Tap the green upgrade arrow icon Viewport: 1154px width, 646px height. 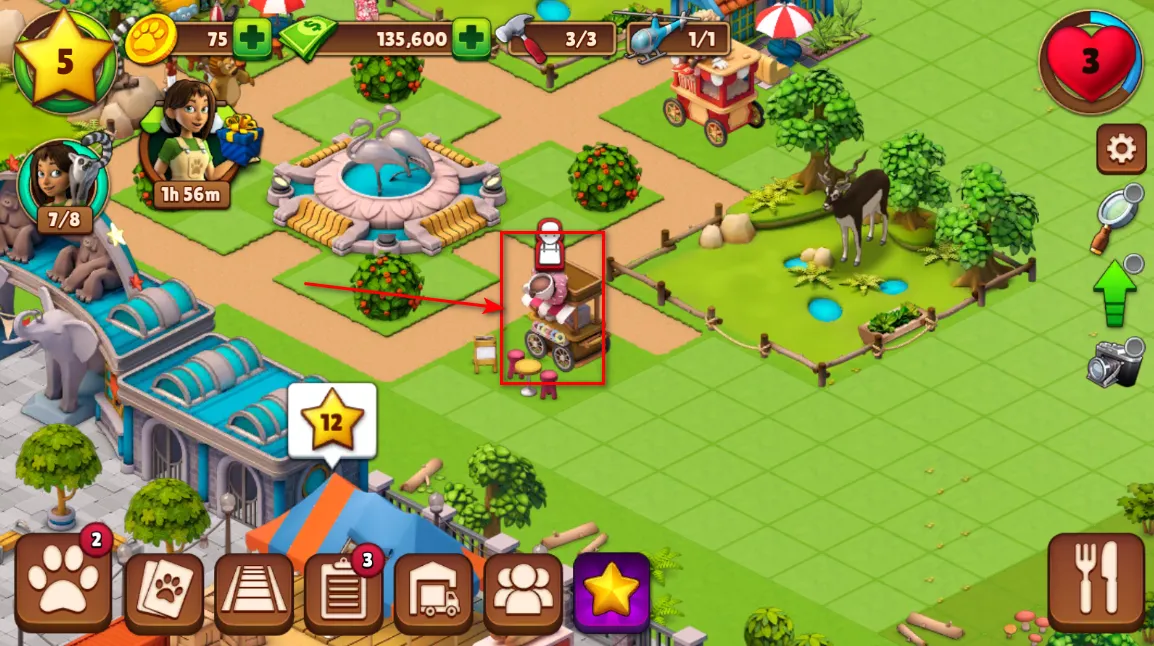[1115, 291]
